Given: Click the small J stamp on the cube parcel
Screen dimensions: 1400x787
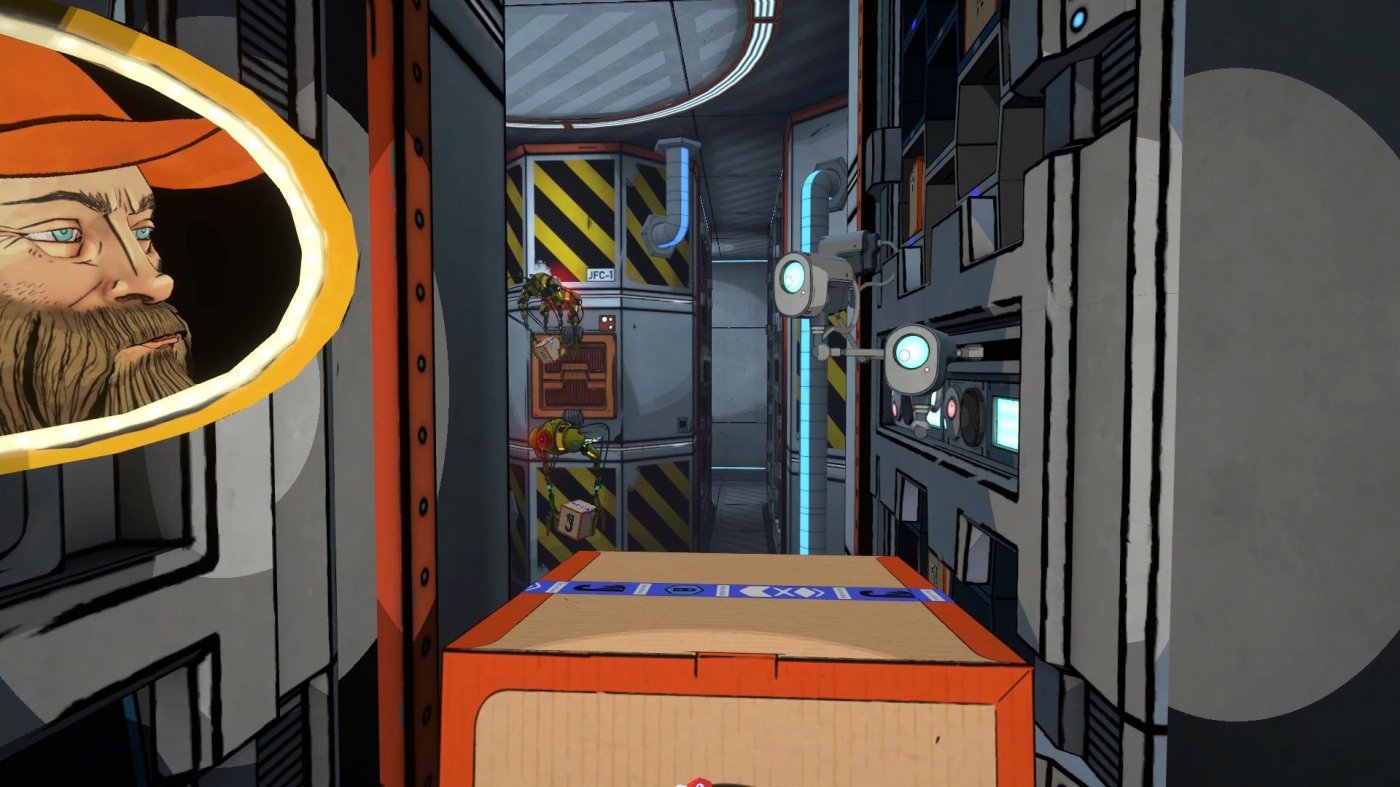Looking at the screenshot, I should coord(570,519).
